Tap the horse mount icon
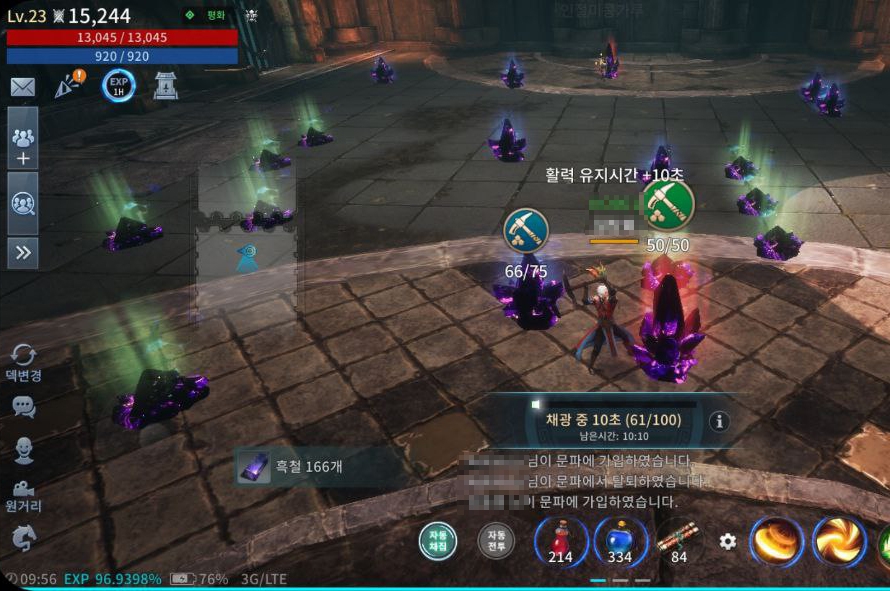Viewport: 890px width, 591px height. 23,539
